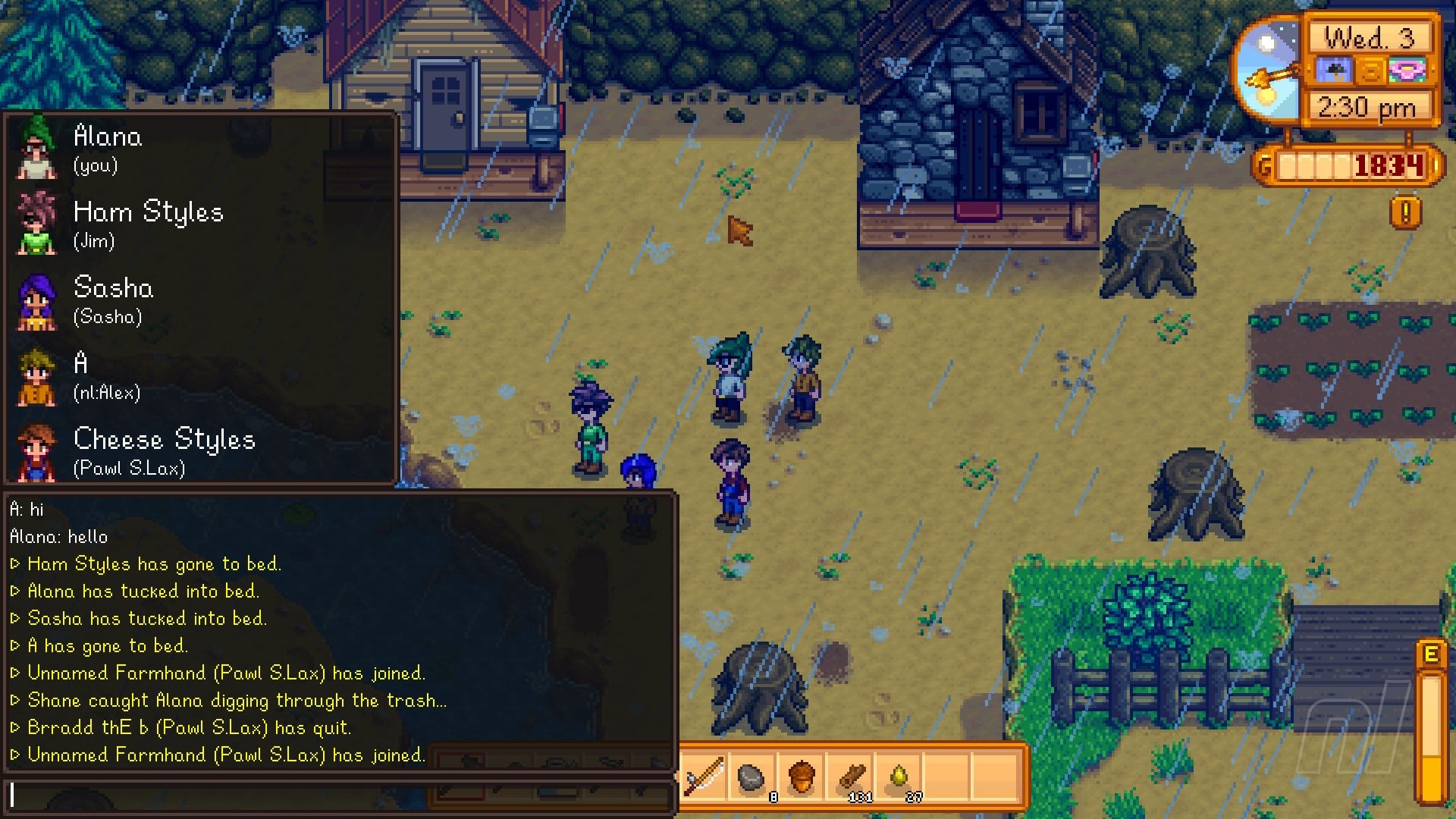Choose the acorn hotbar slot
This screenshot has width=1456, height=819.
point(801,777)
